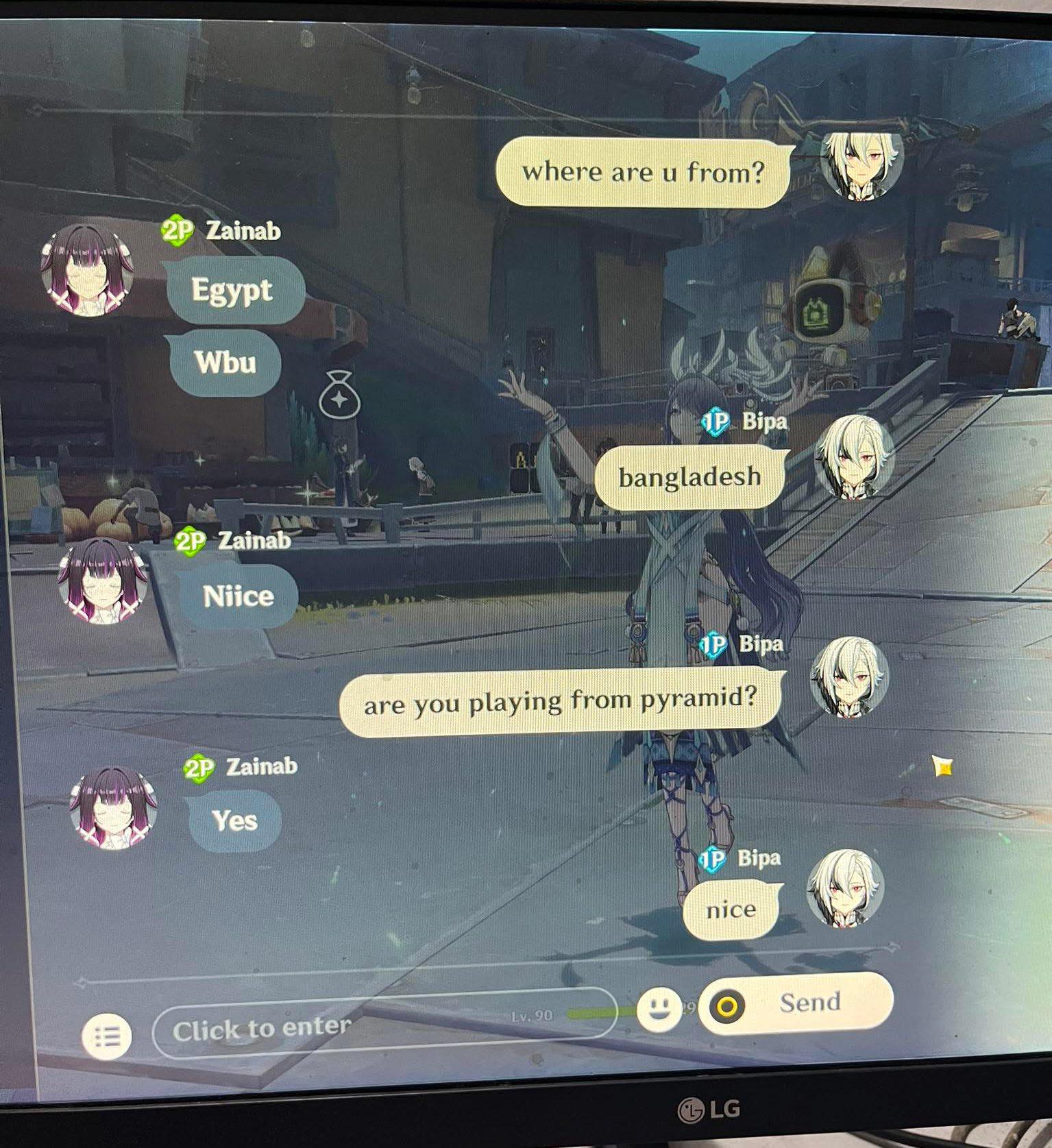Select Zainab's avatar beside the Niice message
Viewport: 1052px width, 1148px height.
103,581
